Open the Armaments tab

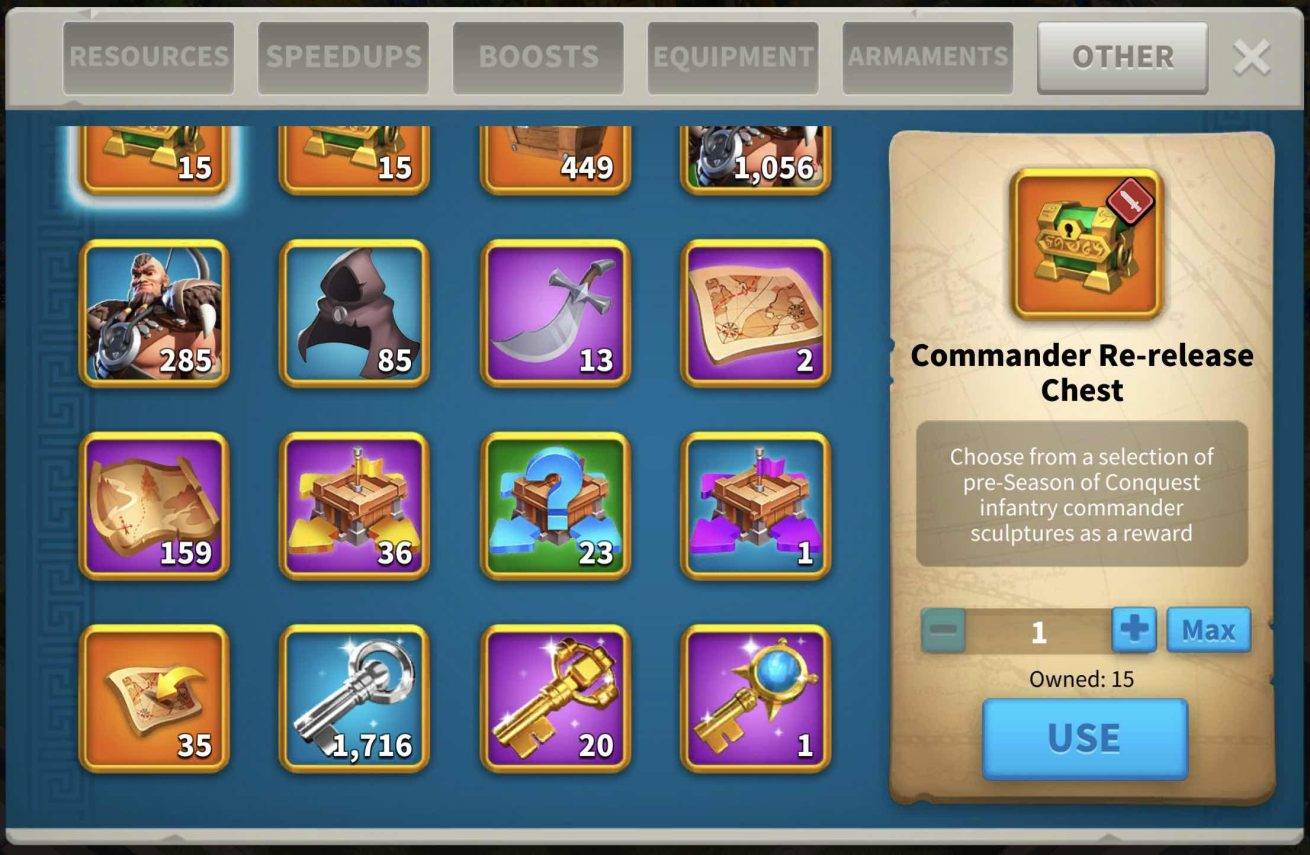(927, 57)
